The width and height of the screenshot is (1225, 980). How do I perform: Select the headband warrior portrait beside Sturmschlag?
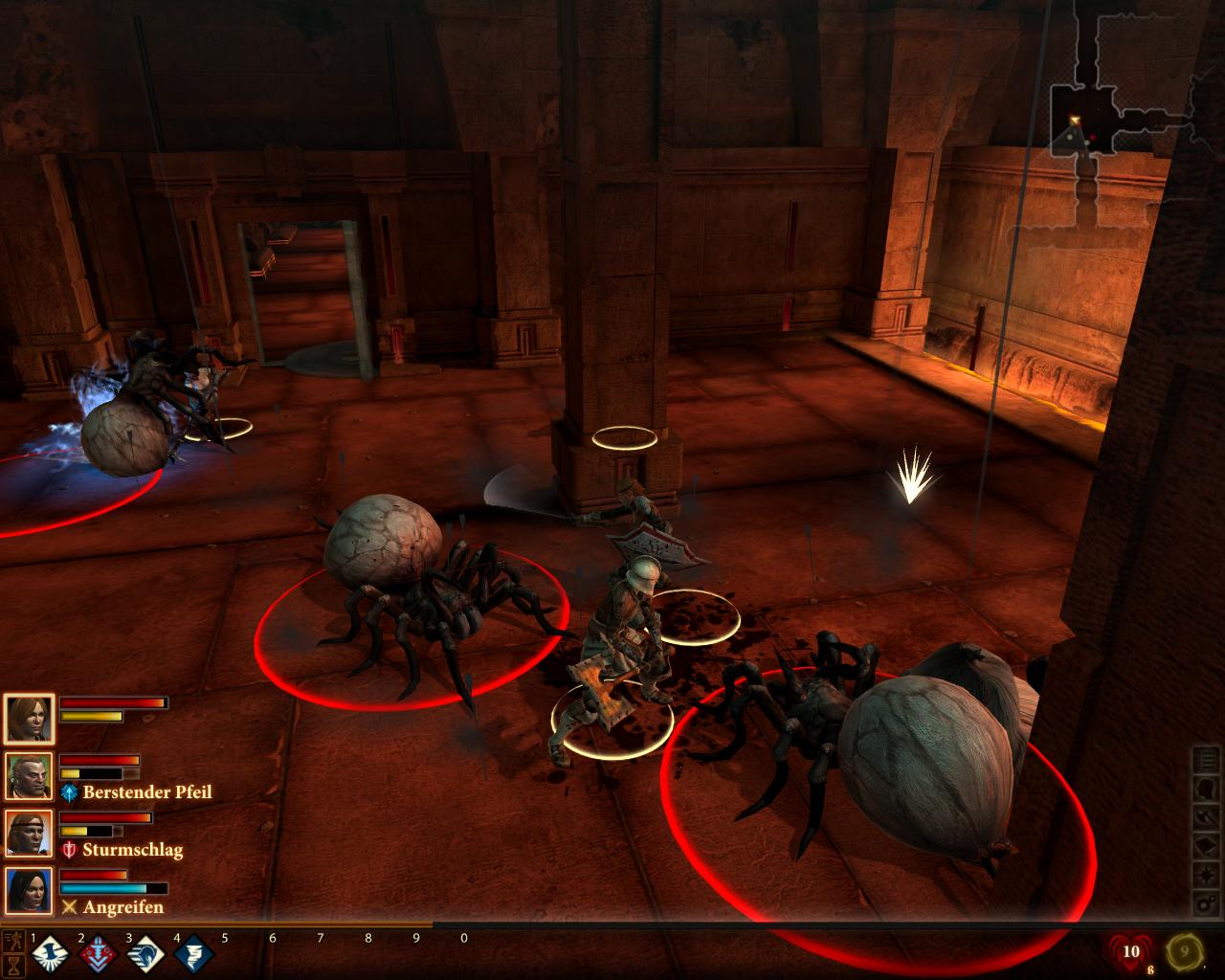click(29, 835)
